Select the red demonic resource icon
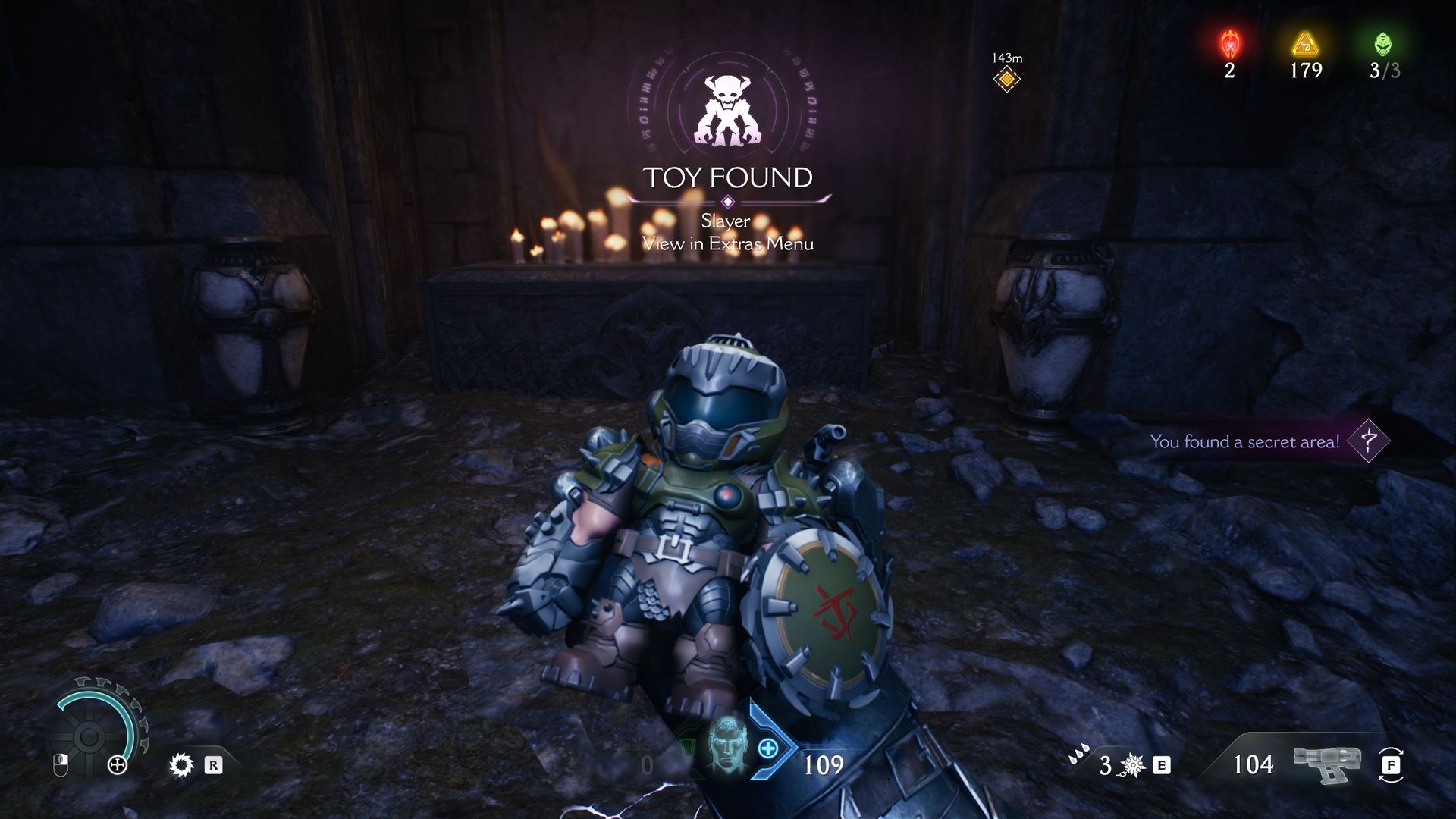The image size is (1456, 819). [x=1228, y=44]
